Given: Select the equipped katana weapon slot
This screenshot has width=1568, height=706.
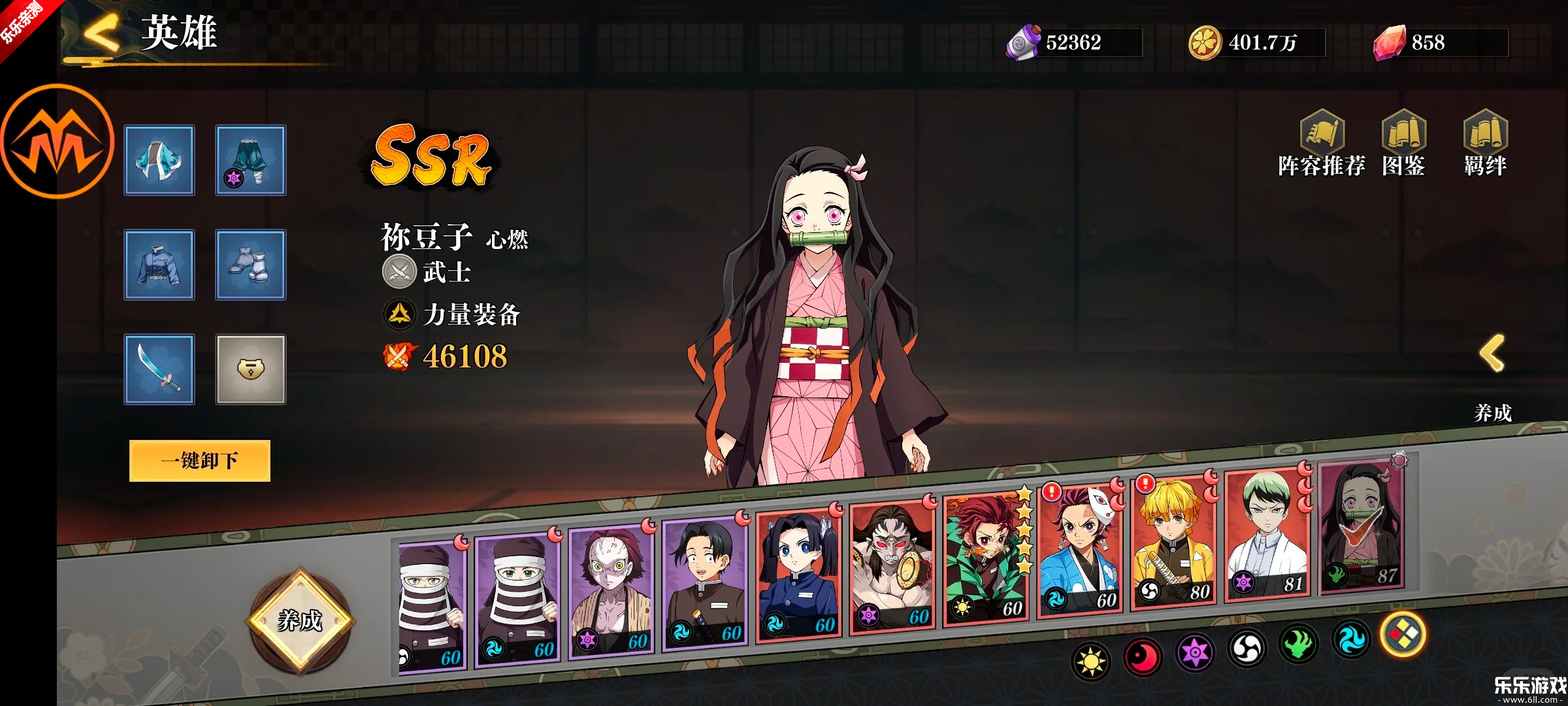Looking at the screenshot, I should click(x=159, y=369).
